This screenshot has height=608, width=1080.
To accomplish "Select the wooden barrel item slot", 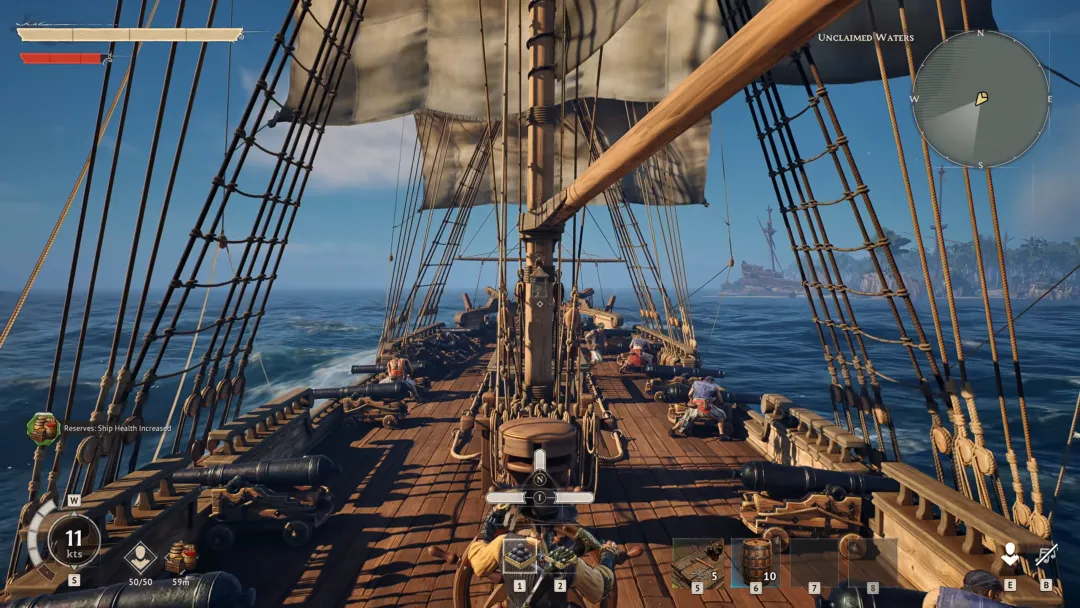I will (756, 561).
